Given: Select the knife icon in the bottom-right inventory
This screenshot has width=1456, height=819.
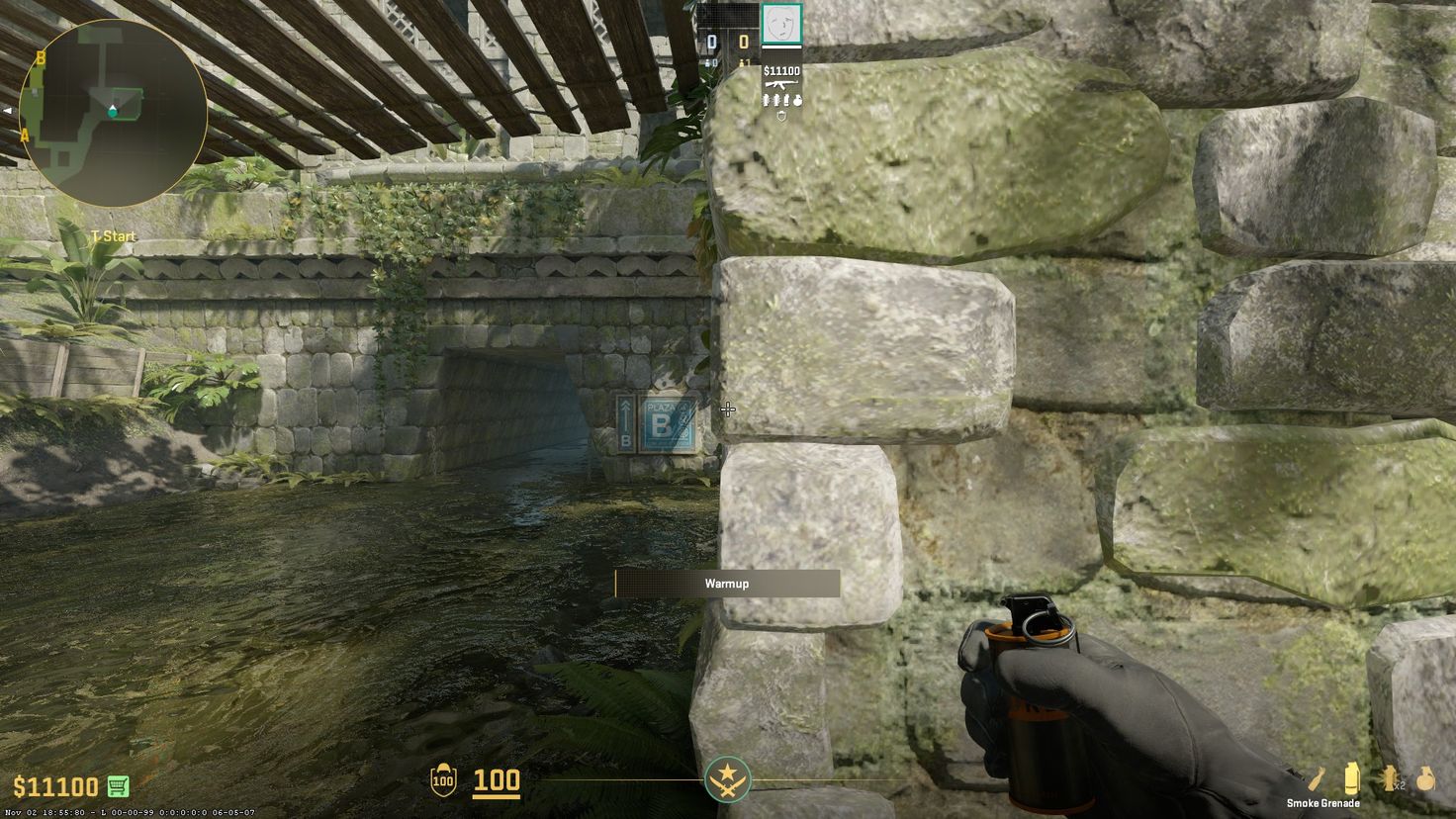Looking at the screenshot, I should [x=1319, y=777].
